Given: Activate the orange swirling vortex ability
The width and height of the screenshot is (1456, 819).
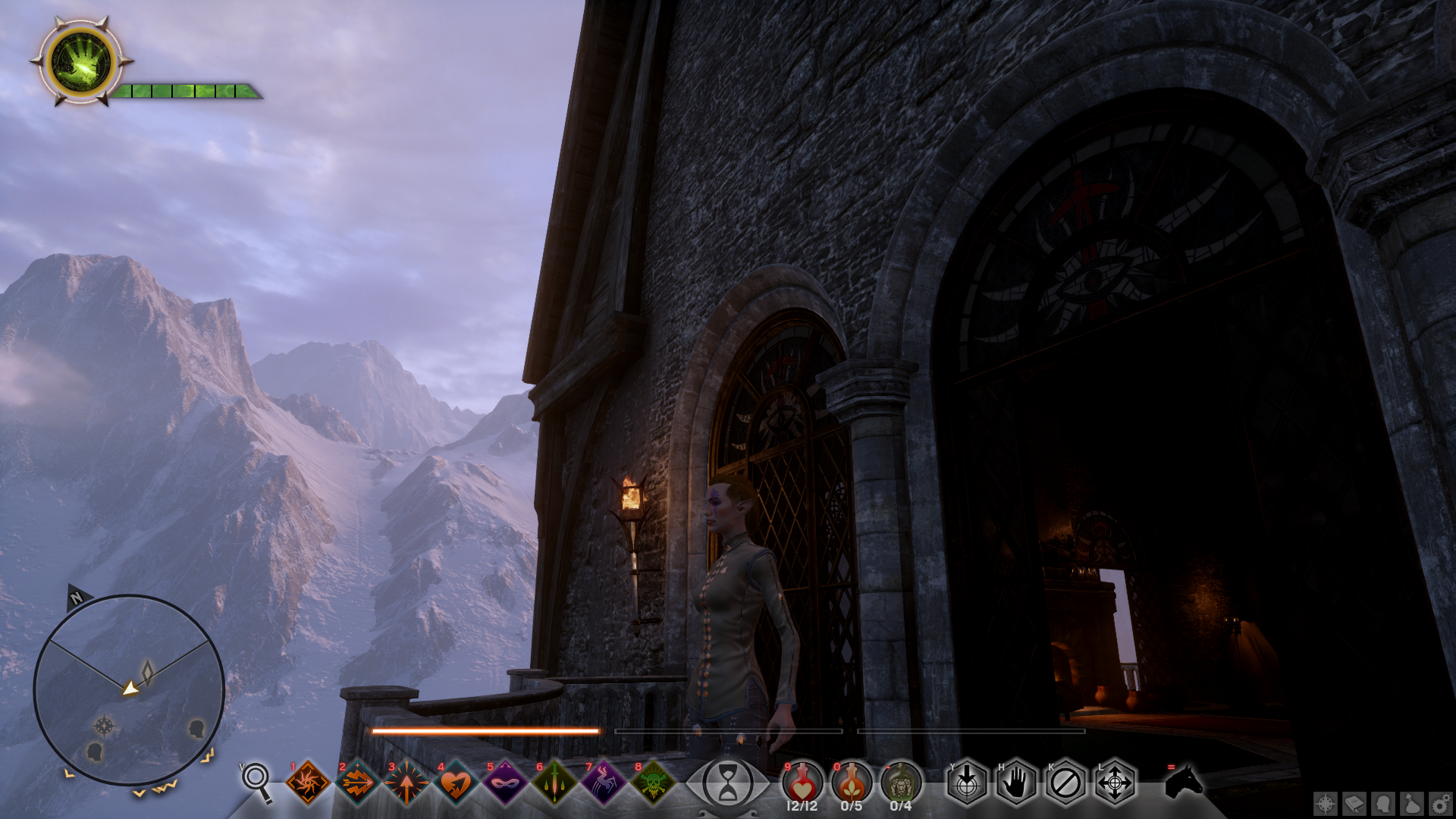Looking at the screenshot, I should tap(308, 783).
